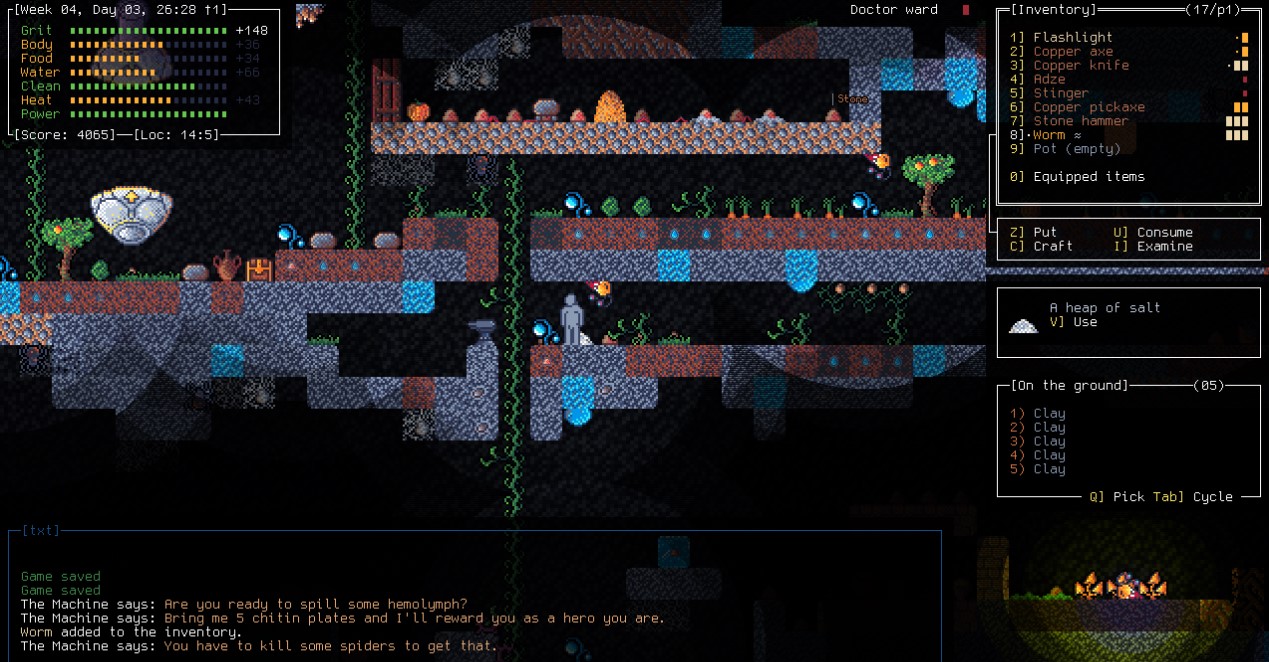1269x662 pixels.
Task: Choose the Copper pickaxe entry
Action: point(1088,107)
